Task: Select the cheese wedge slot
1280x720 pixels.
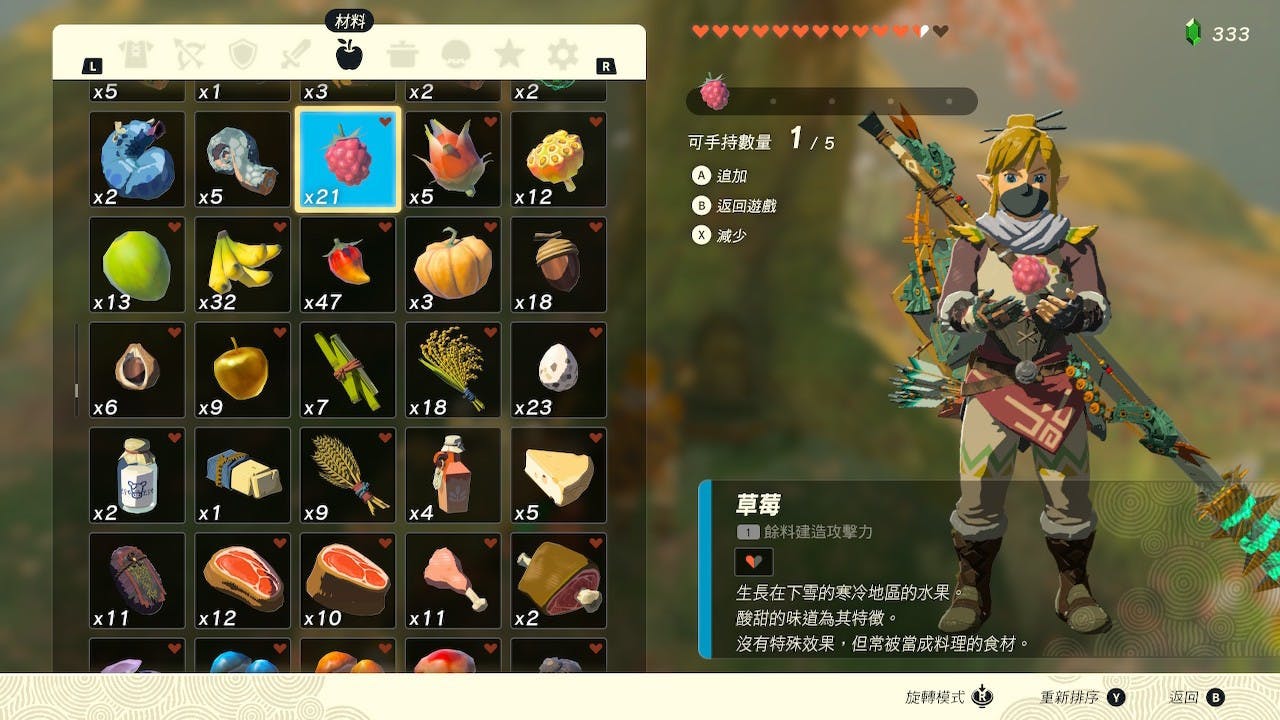Action: pos(558,476)
